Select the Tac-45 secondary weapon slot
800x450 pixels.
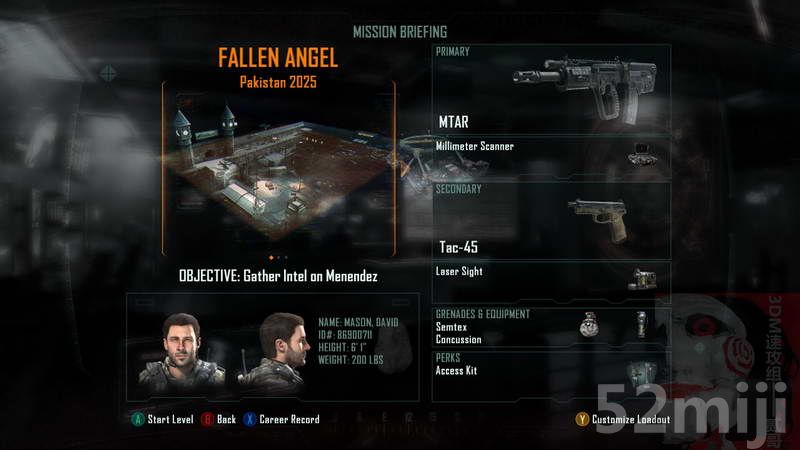point(551,219)
